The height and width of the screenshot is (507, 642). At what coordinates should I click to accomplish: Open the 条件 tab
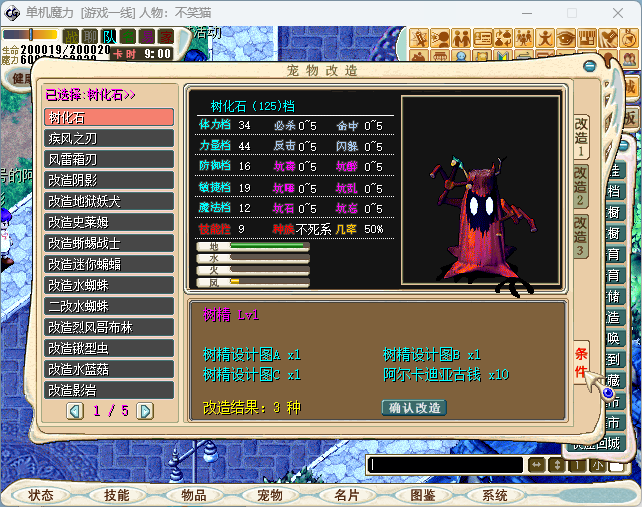pyautogui.click(x=581, y=363)
